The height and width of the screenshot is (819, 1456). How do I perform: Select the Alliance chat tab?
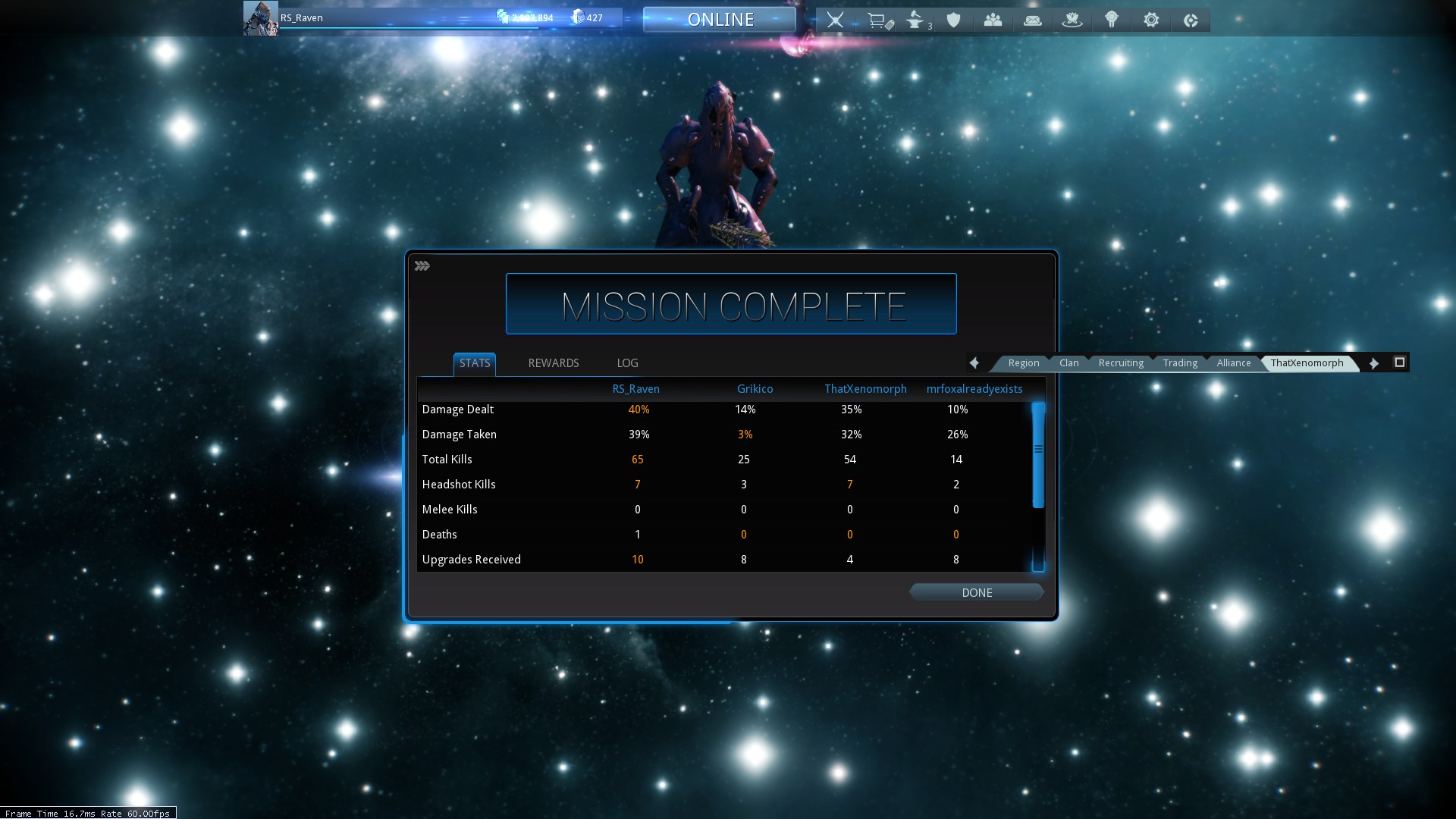(x=1233, y=363)
